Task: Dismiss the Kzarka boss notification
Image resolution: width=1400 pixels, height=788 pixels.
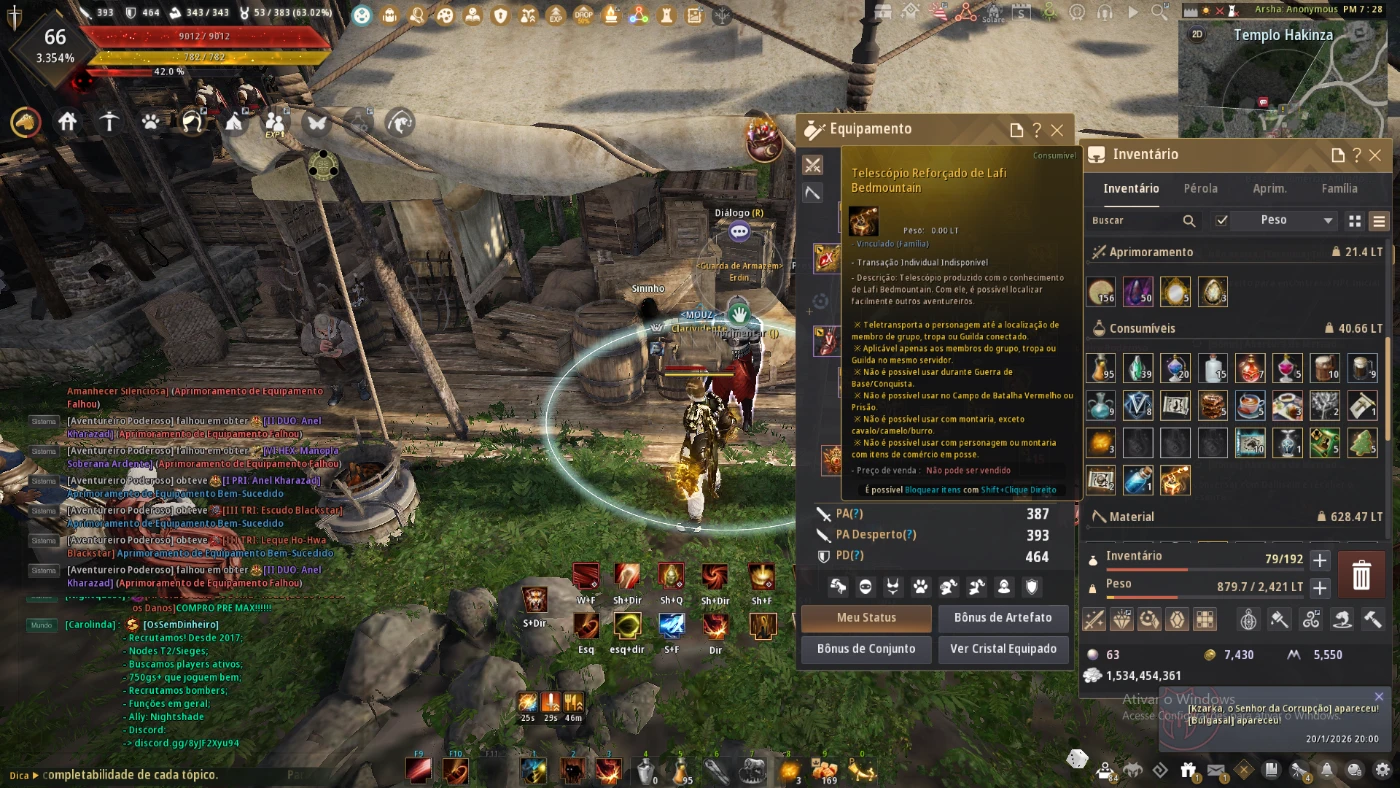Action: (x=1379, y=697)
